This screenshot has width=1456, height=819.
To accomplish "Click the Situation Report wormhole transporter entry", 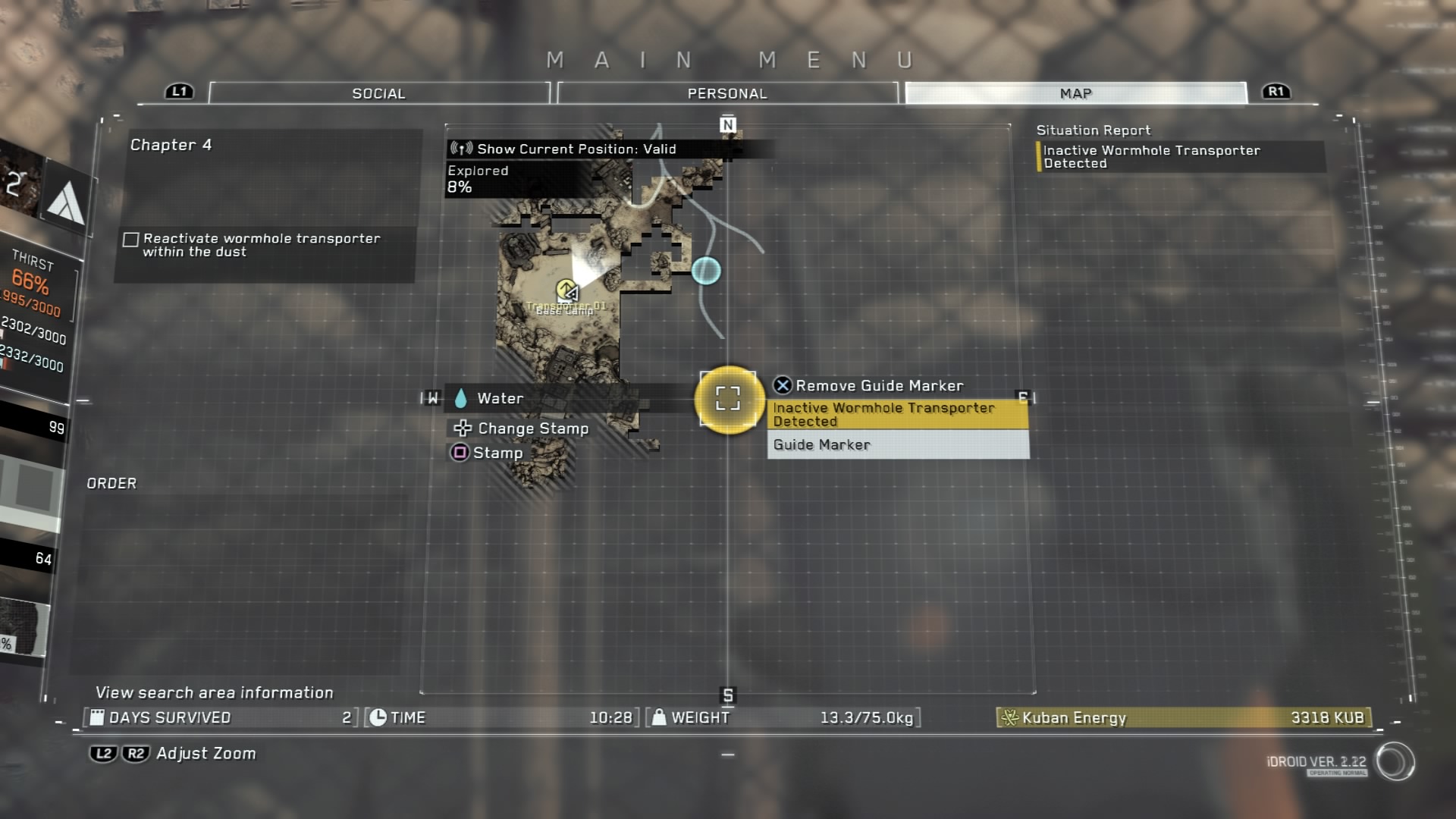I will coord(1180,157).
